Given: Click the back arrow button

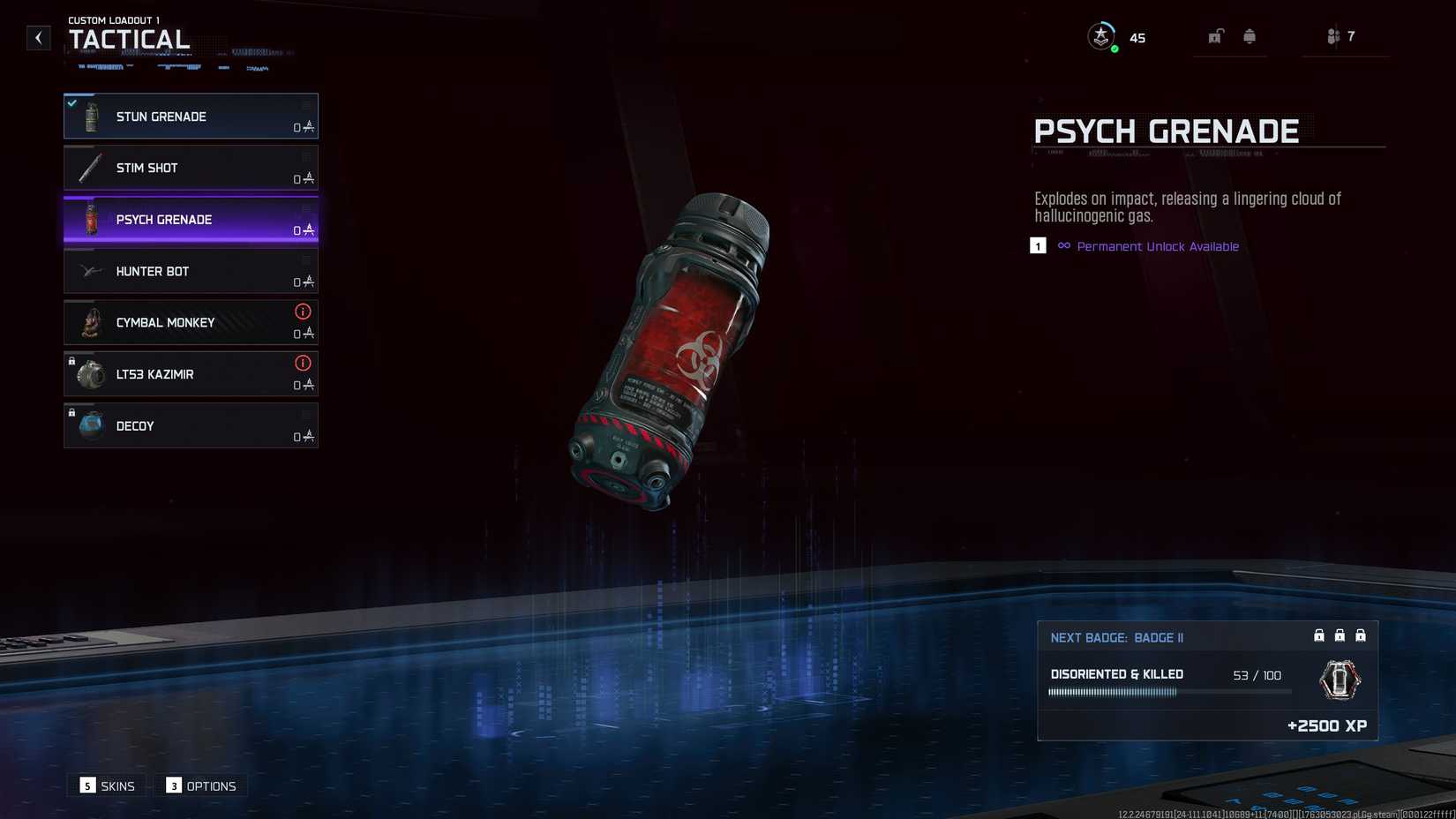Looking at the screenshot, I should 38,37.
